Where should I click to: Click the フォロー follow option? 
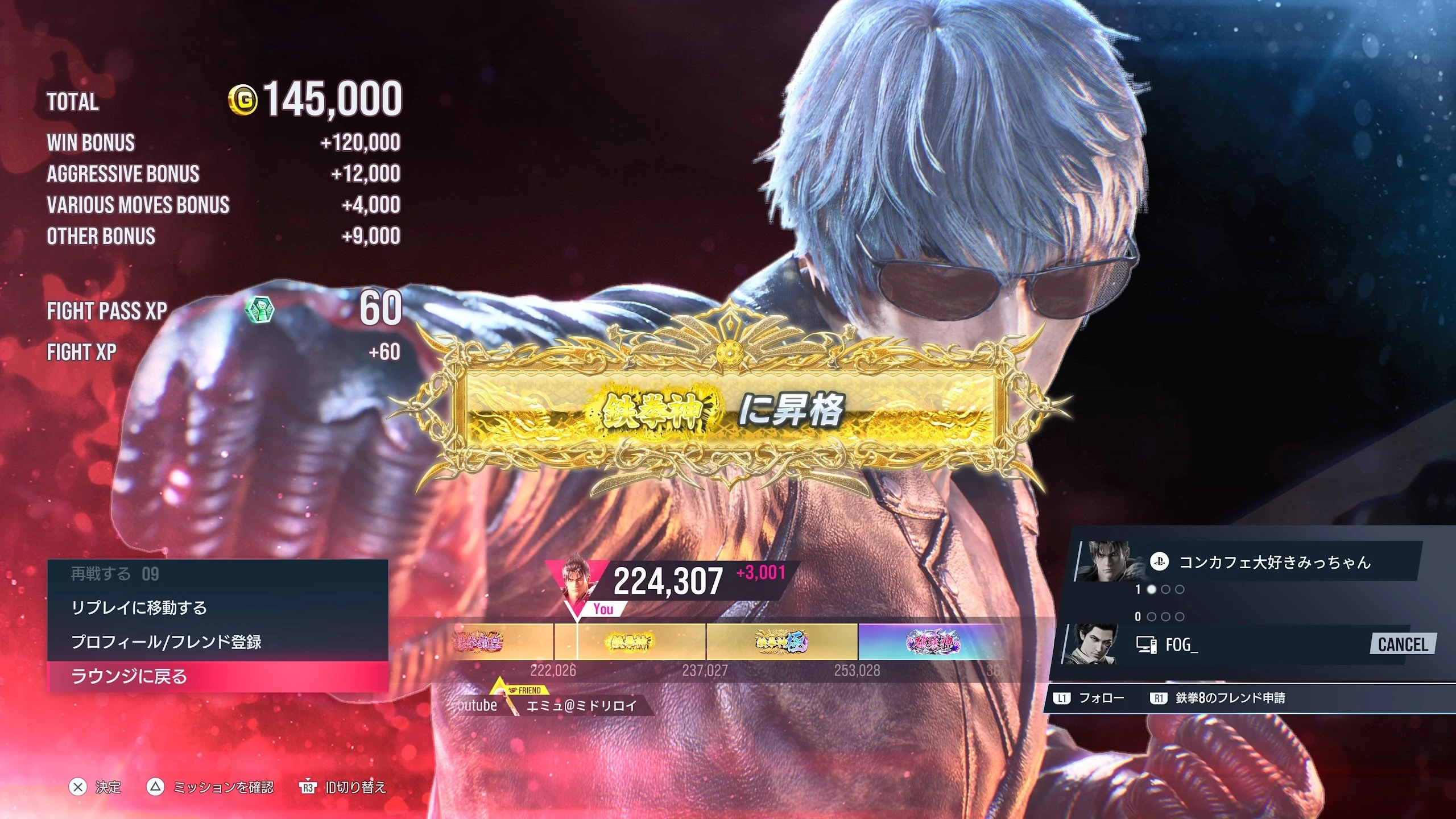click(x=1089, y=698)
